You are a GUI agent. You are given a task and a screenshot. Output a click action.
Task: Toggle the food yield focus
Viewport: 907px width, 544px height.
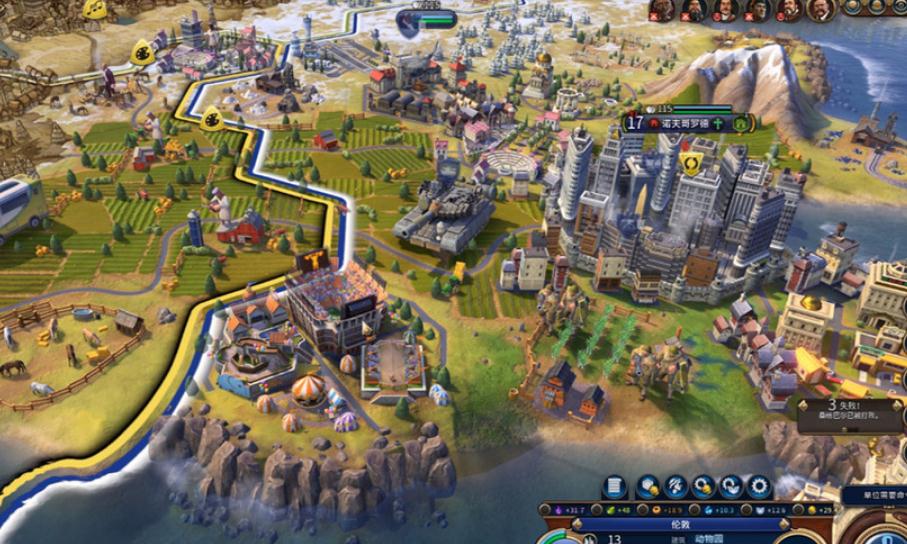click(x=605, y=510)
